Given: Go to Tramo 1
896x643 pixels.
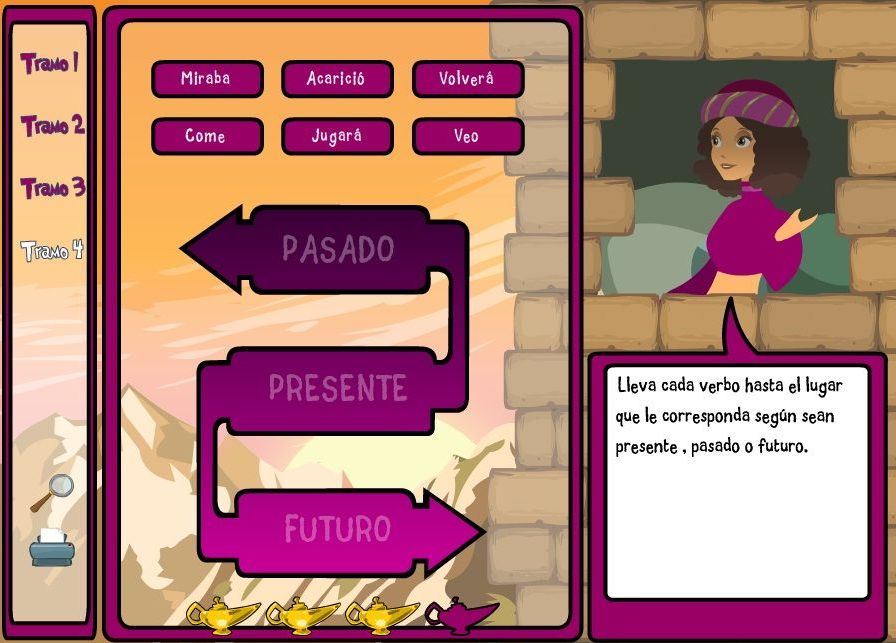Looking at the screenshot, I should (50, 63).
